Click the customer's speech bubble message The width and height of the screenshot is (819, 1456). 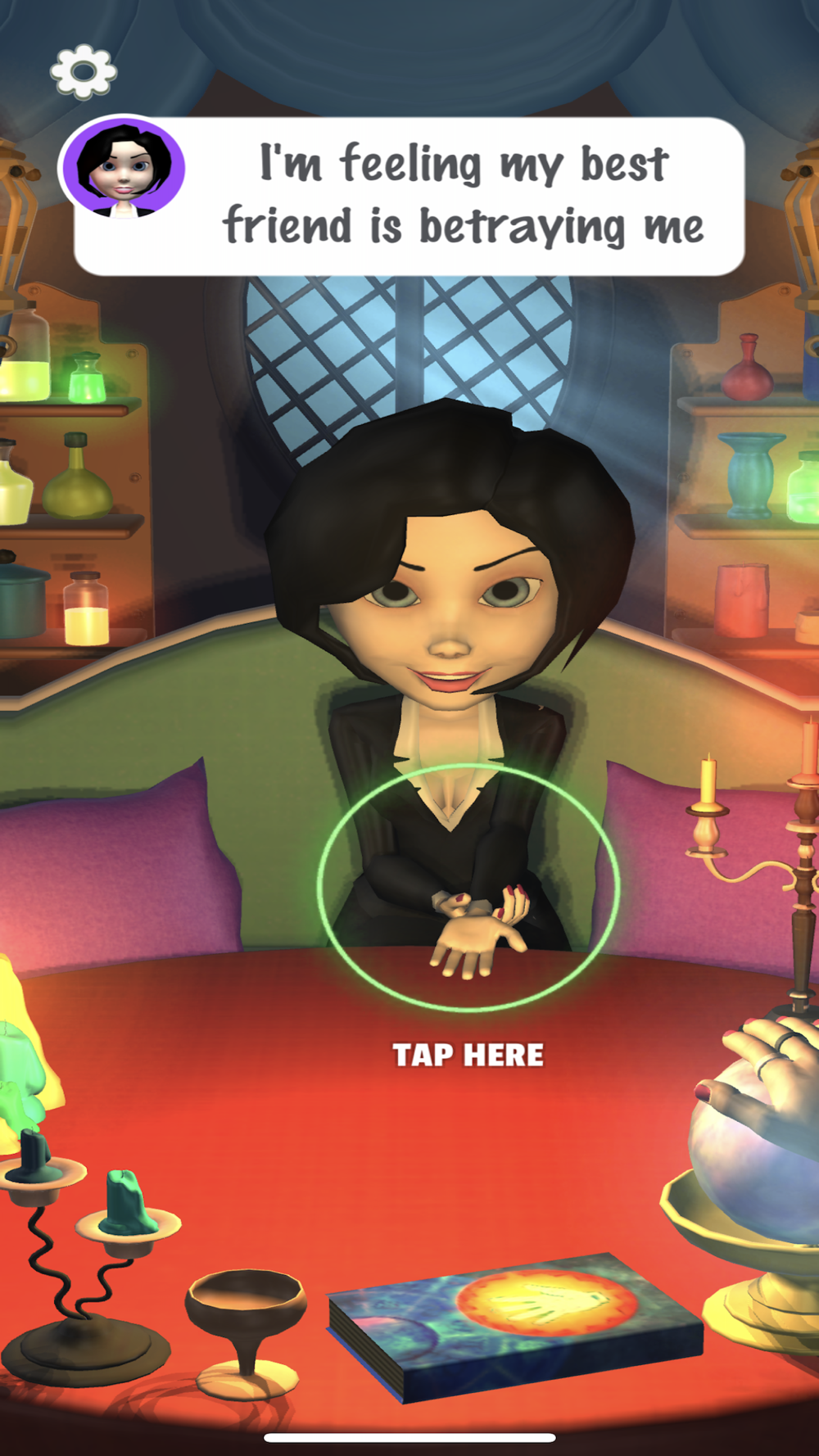tap(463, 195)
